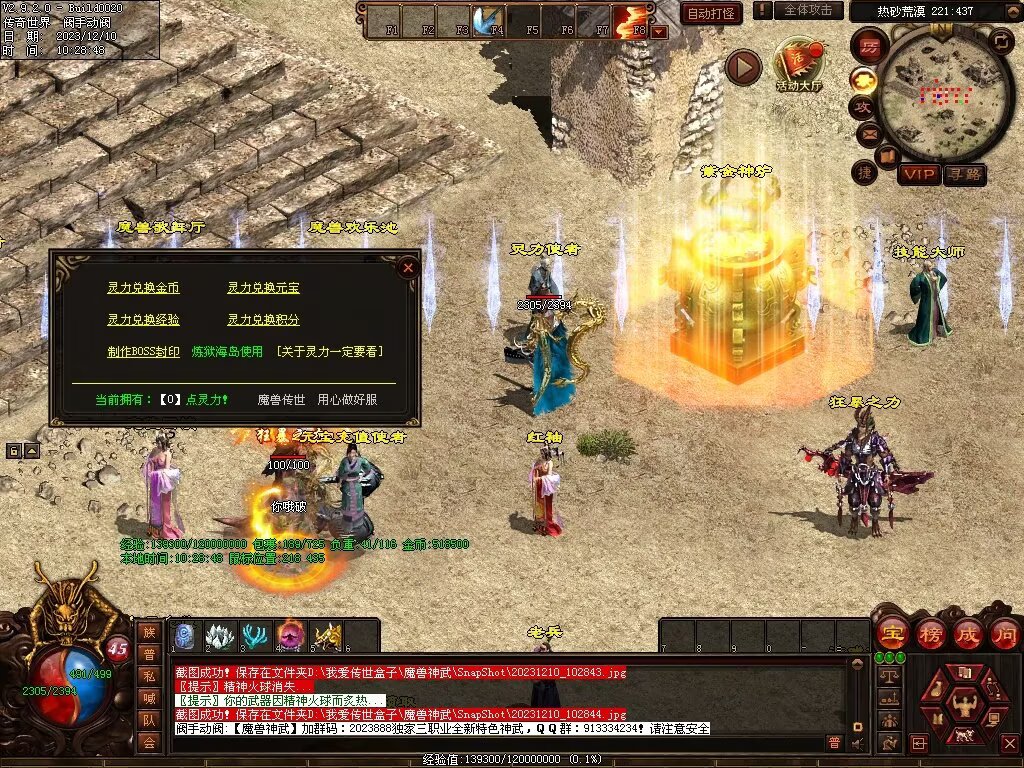Image resolution: width=1024 pixels, height=768 pixels.
Task: Choose 灵力兑换金币 exchange option
Action: [x=143, y=288]
